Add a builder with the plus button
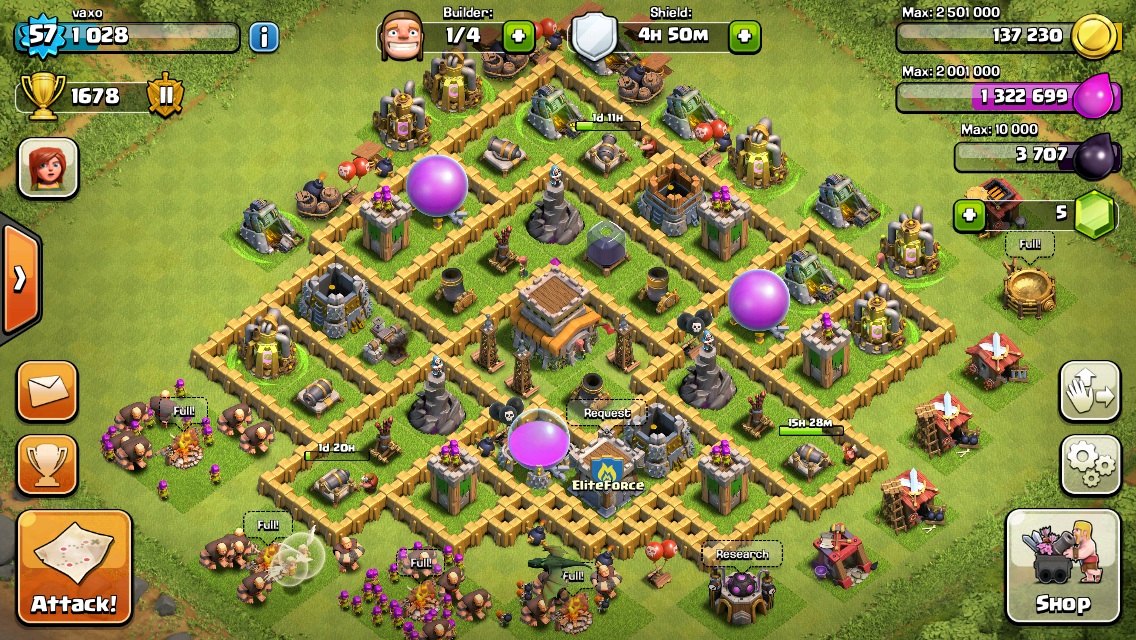 518,37
